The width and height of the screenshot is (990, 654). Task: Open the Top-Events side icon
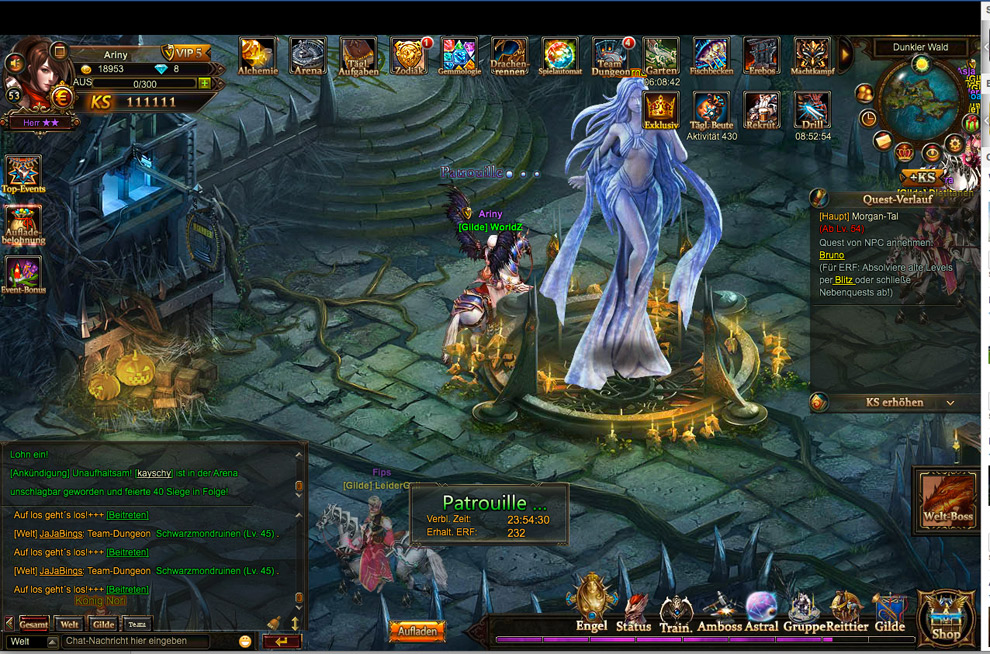pos(23,174)
